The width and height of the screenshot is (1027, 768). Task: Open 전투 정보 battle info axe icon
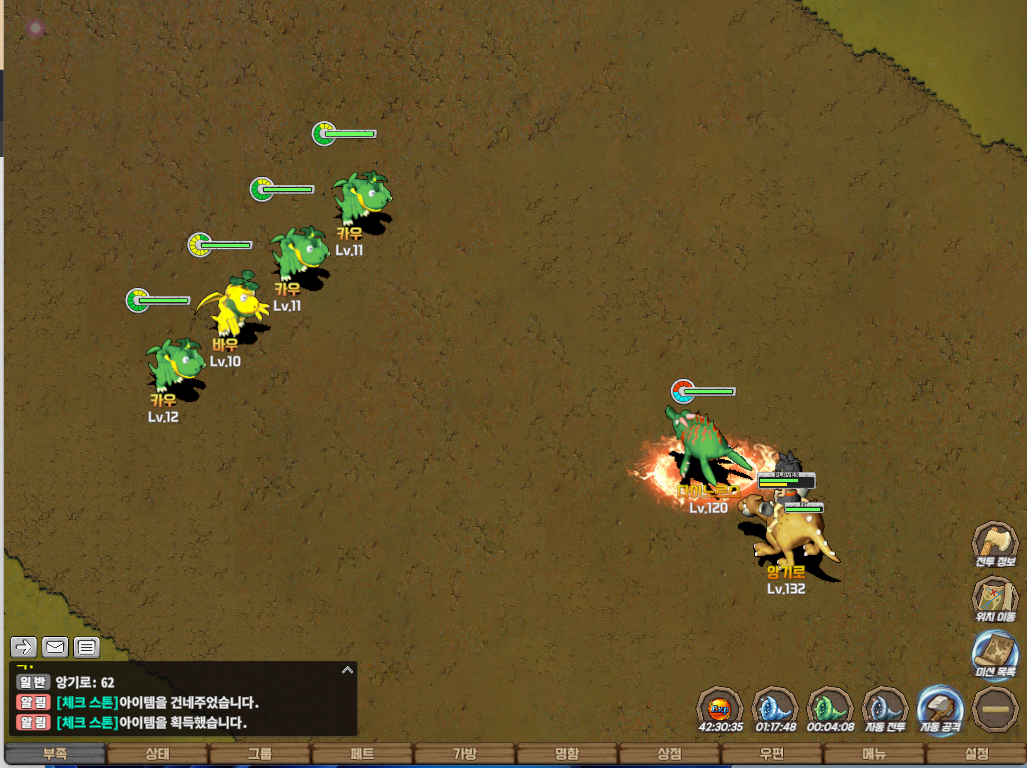click(995, 544)
